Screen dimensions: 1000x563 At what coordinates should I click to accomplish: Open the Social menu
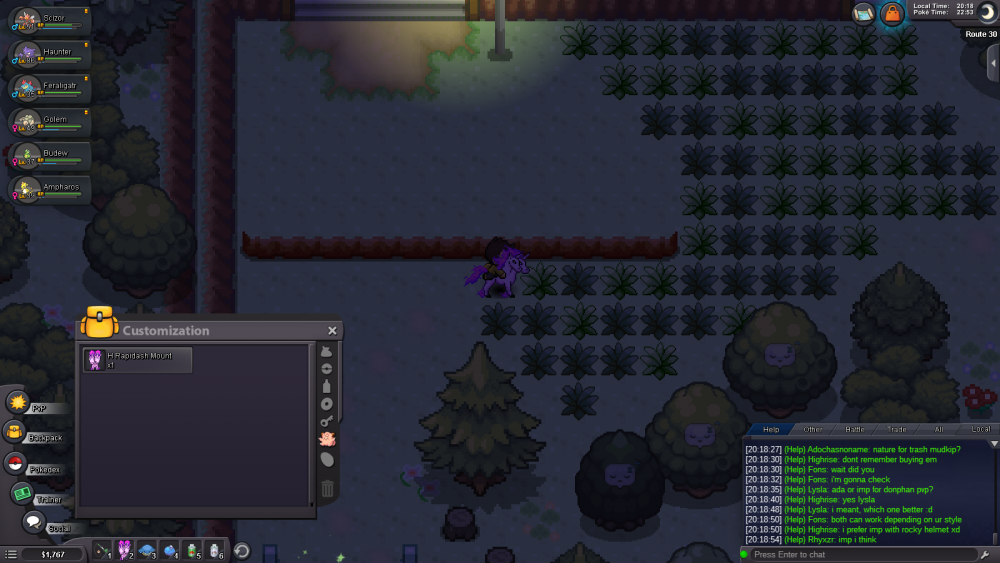pyautogui.click(x=33, y=522)
